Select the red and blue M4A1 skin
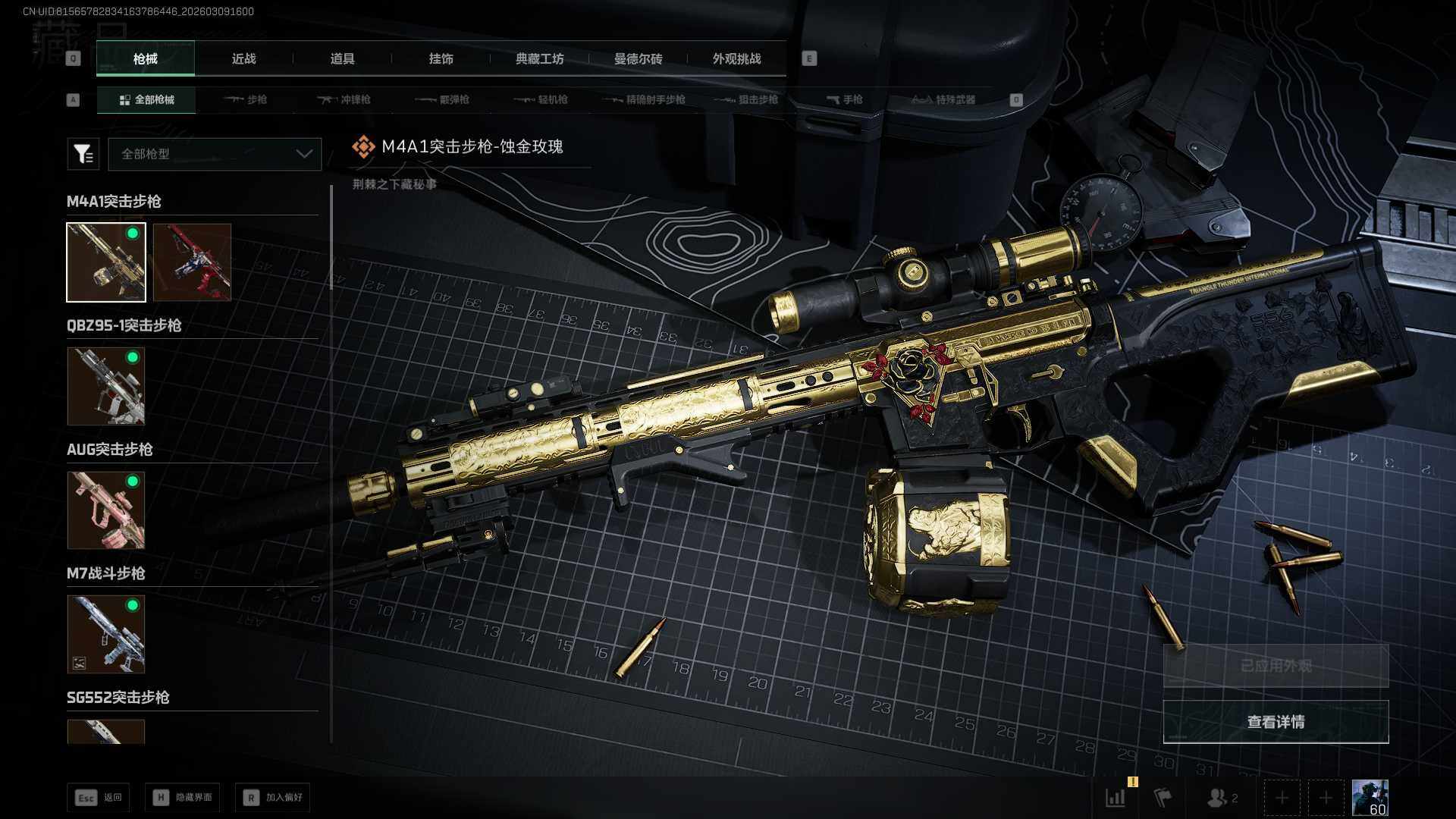1456x819 pixels. 192,262
